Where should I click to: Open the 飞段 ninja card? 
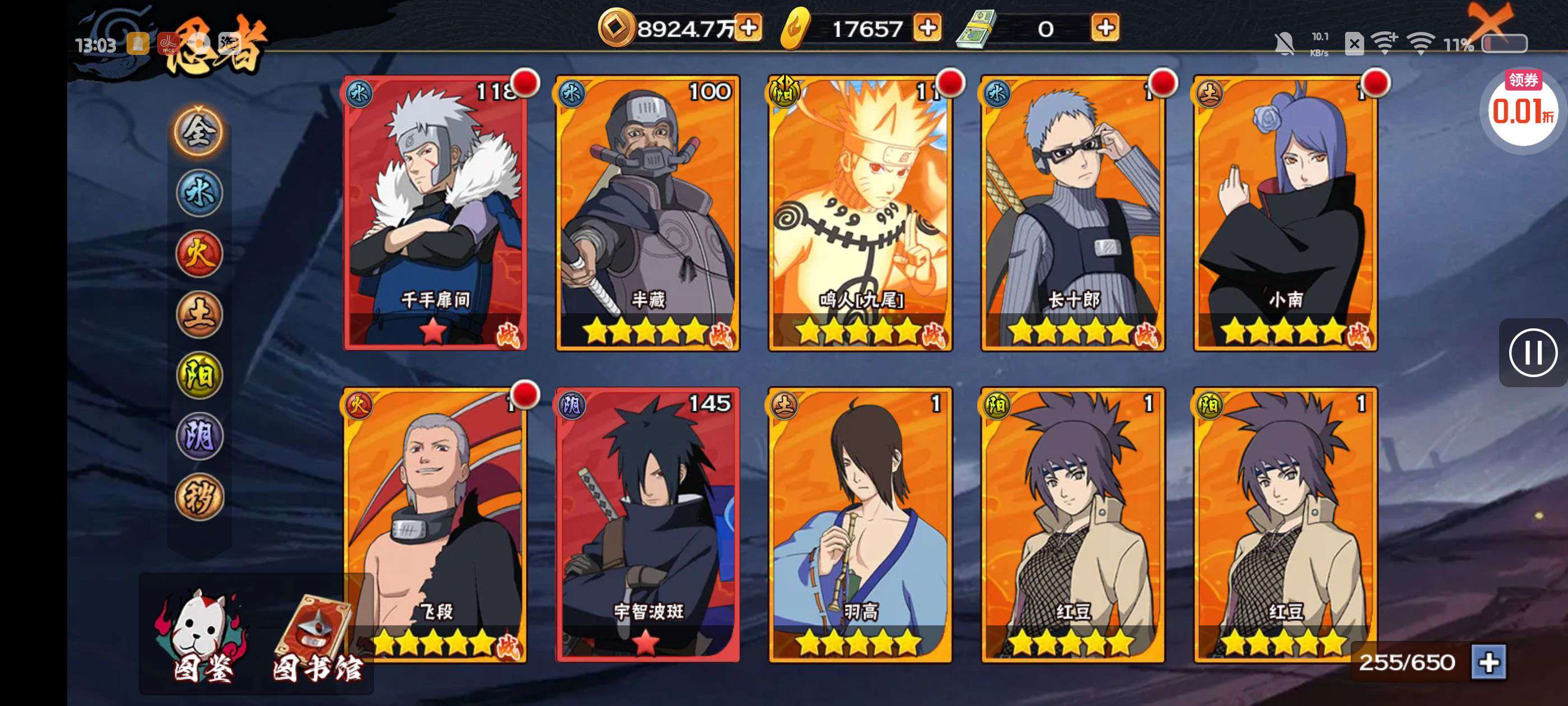coord(435,524)
